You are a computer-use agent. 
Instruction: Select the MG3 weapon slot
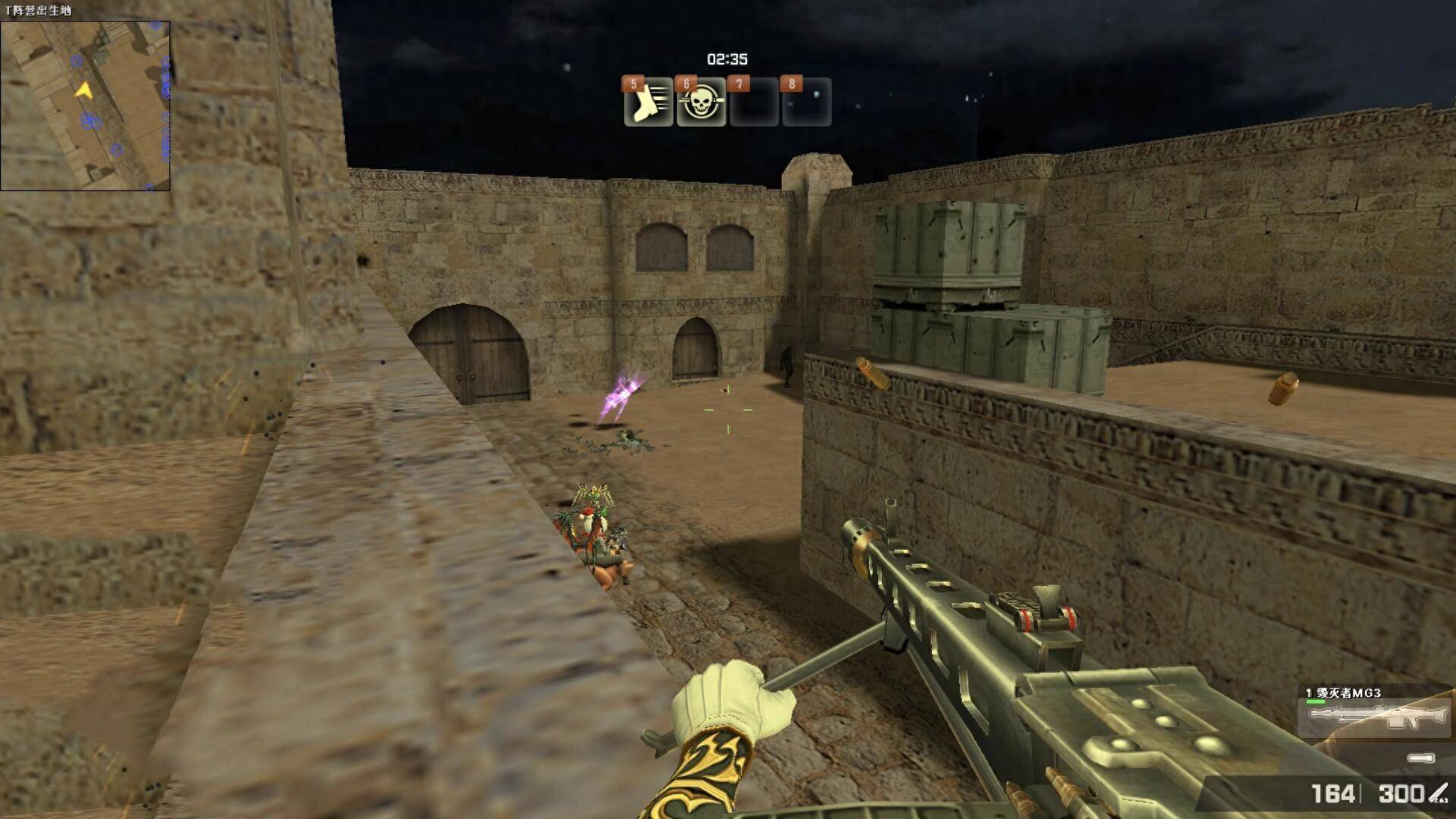pyautogui.click(x=1375, y=714)
